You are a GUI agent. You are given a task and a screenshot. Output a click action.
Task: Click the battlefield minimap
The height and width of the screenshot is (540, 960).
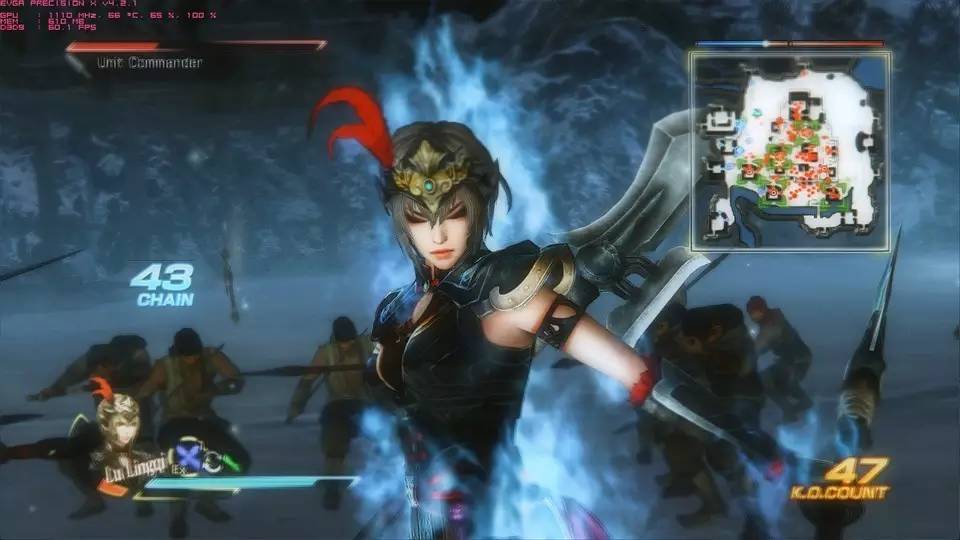pos(789,151)
